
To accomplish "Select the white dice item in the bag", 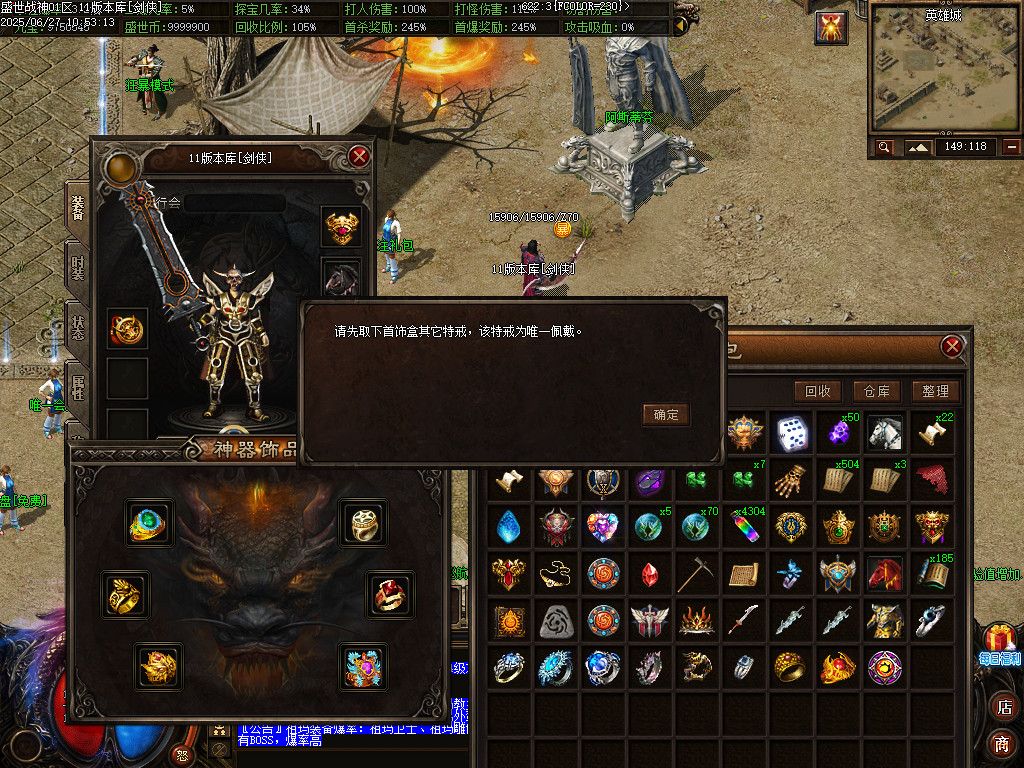I will (x=793, y=432).
